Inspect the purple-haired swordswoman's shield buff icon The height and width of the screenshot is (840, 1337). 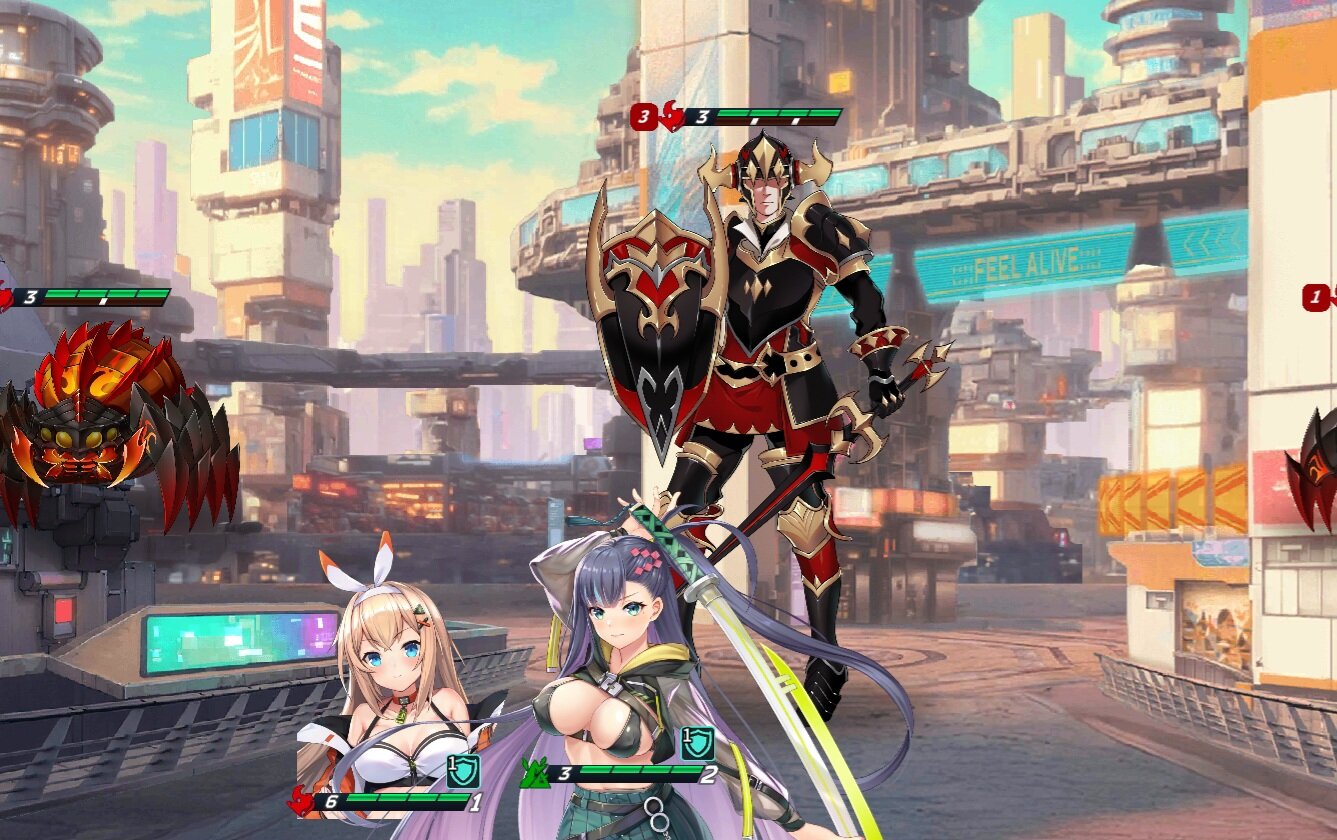pos(697,743)
